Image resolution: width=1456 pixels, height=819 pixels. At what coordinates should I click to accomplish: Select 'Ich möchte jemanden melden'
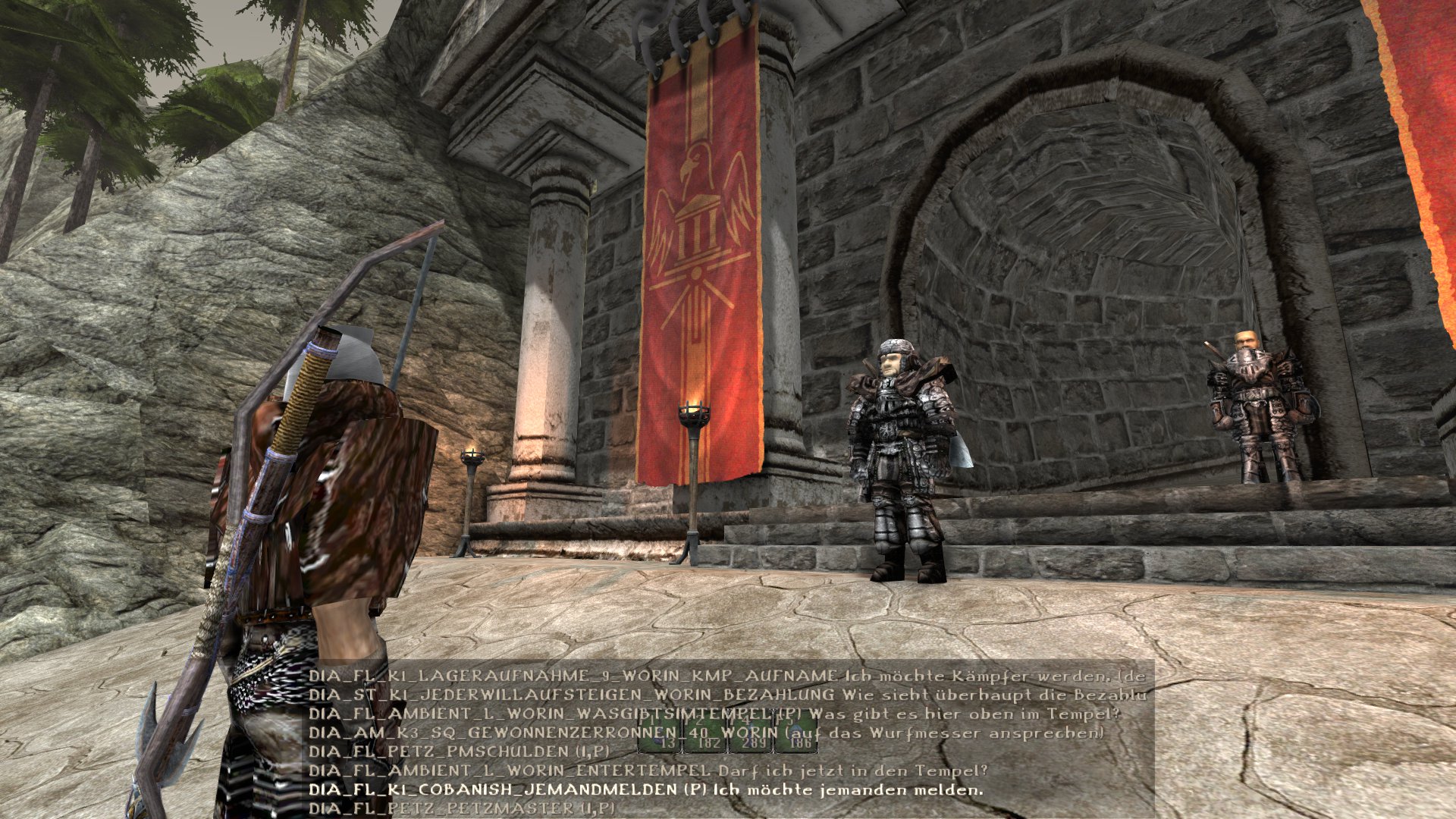click(645, 789)
